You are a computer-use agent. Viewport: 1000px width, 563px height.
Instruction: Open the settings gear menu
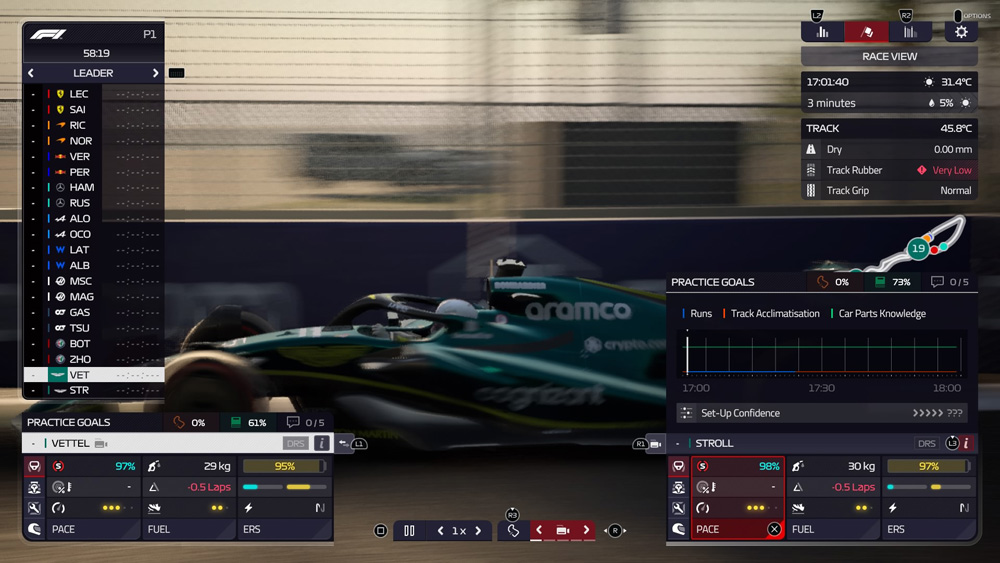(x=961, y=32)
